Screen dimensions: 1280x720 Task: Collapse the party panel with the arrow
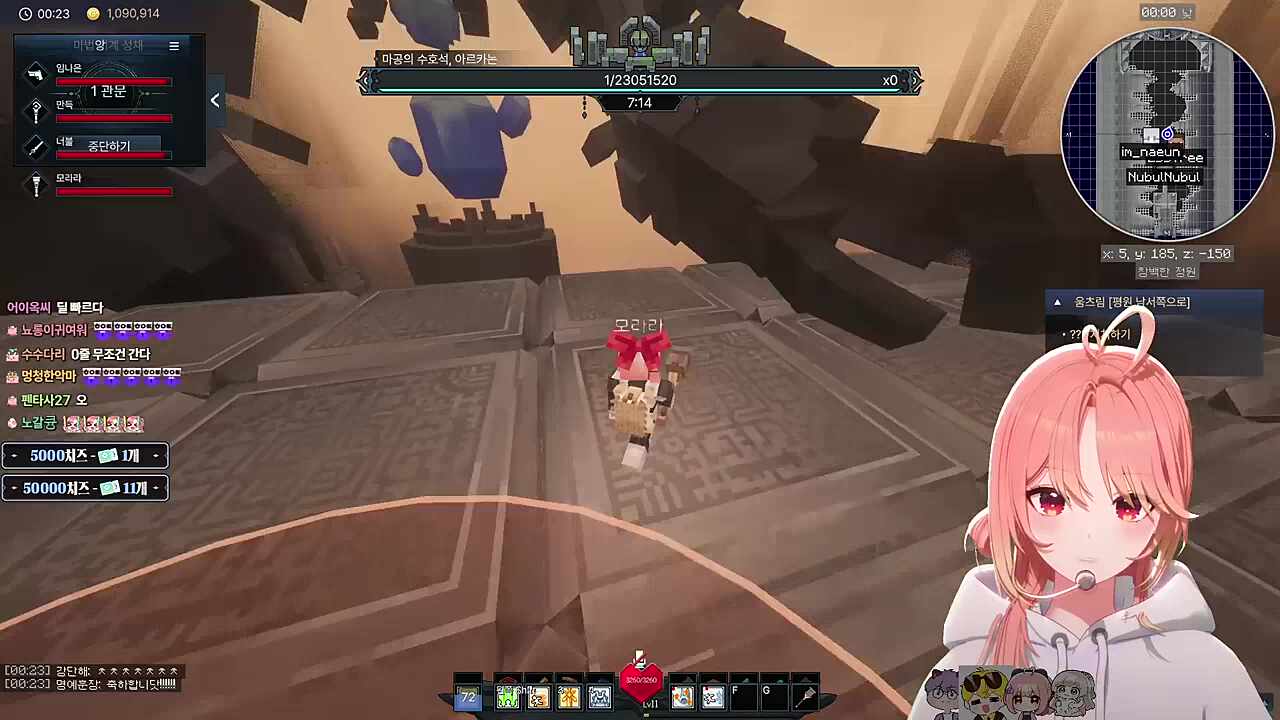click(215, 100)
